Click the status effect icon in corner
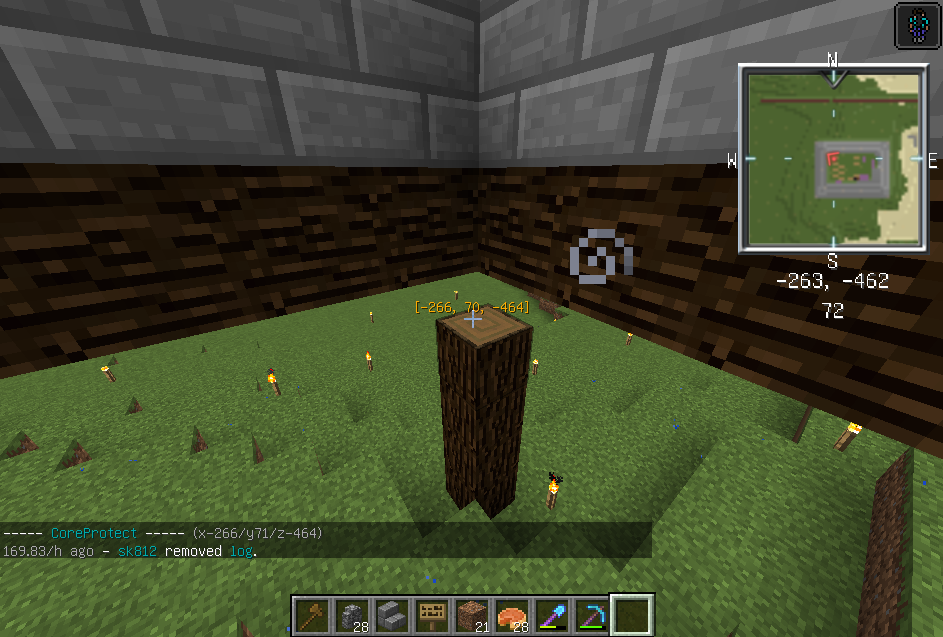This screenshot has height=637, width=943. pos(917,25)
